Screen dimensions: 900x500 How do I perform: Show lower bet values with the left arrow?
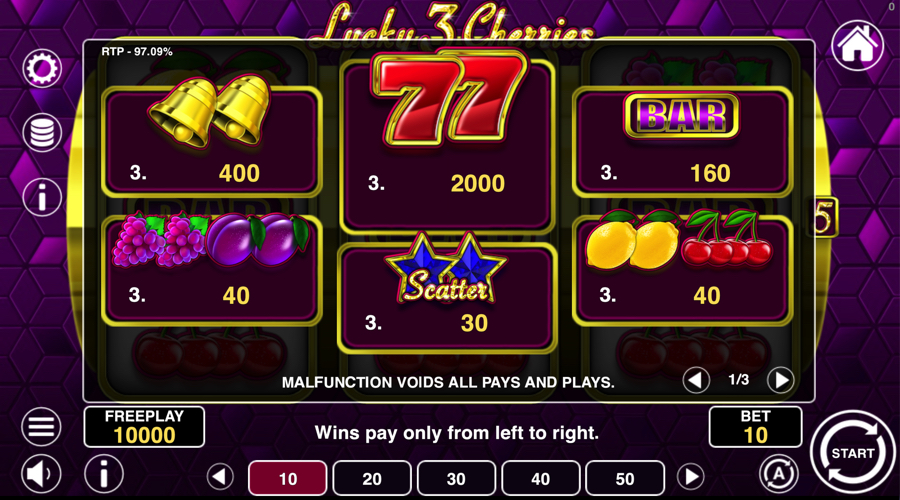pyautogui.click(x=220, y=477)
